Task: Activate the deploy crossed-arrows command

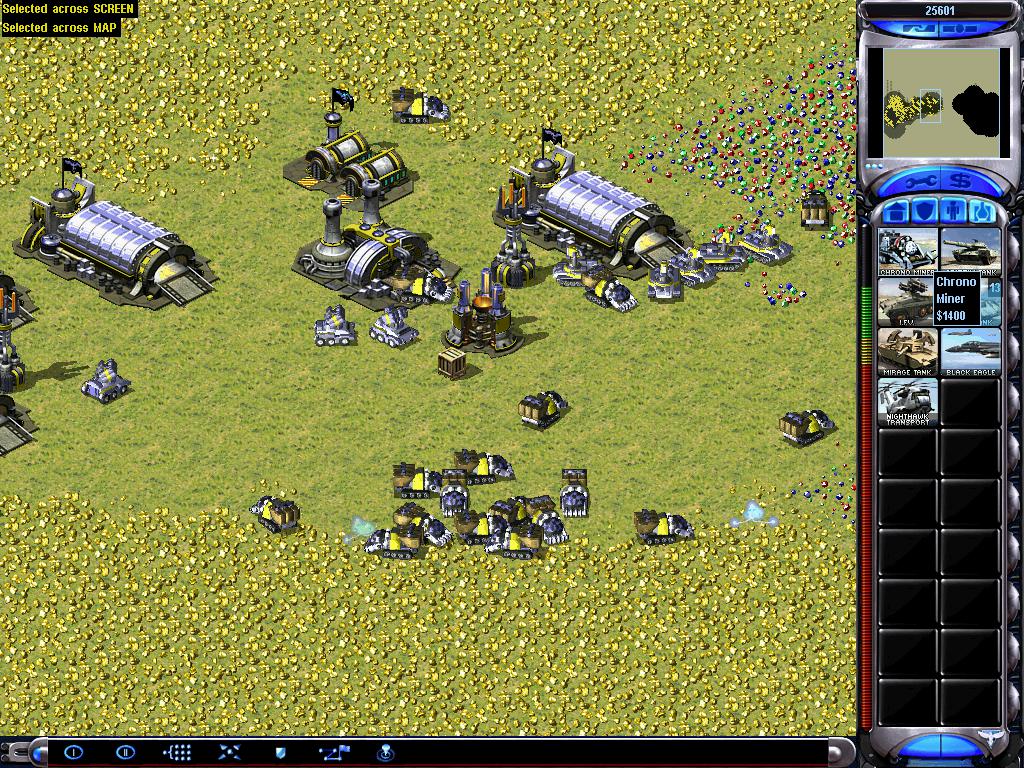Action: (x=229, y=752)
